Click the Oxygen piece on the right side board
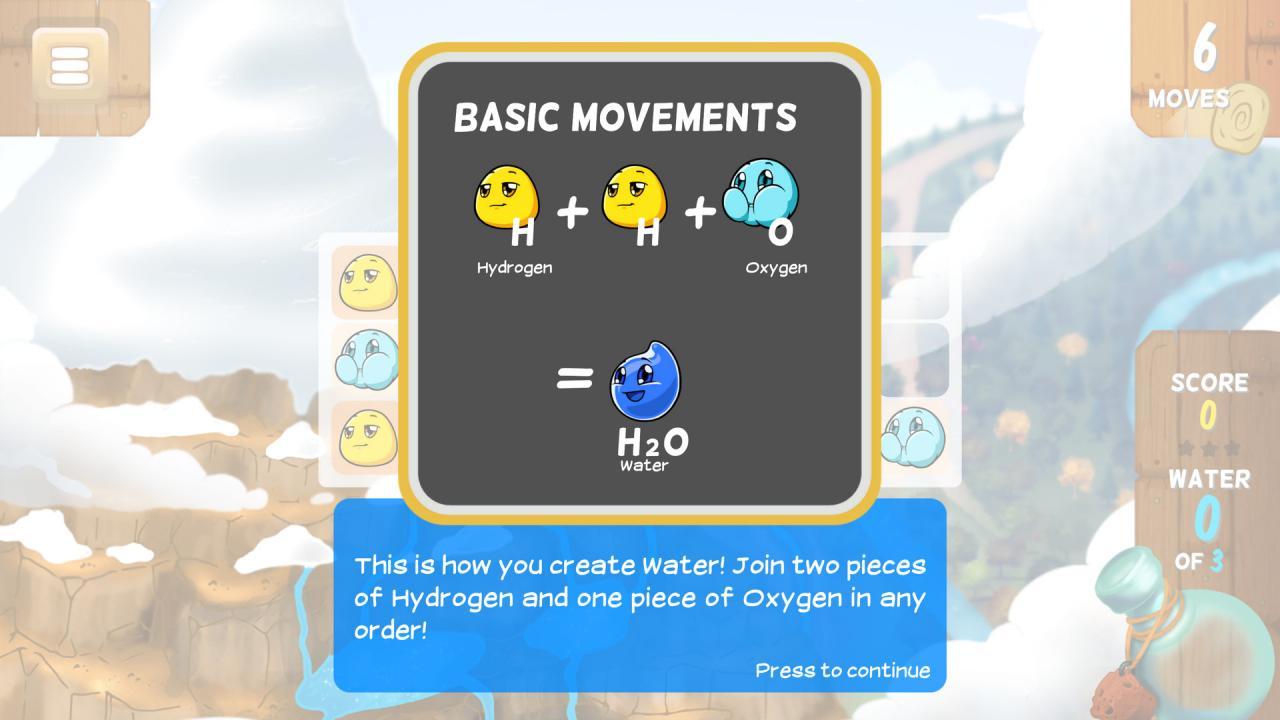 916,437
